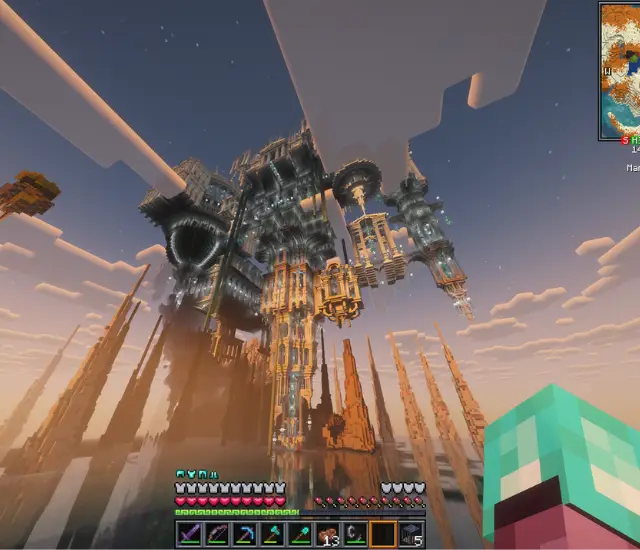Select the hotbar slot right of the food
This screenshot has height=550, width=640.
pos(355,535)
